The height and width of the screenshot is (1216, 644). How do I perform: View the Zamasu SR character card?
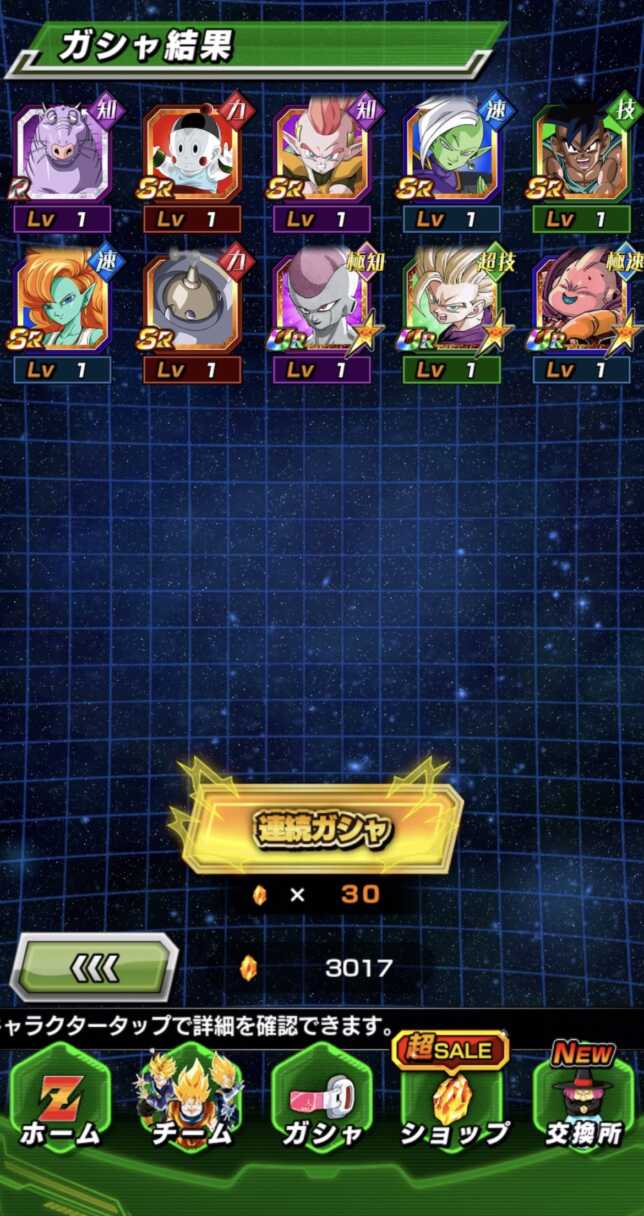coord(452,155)
